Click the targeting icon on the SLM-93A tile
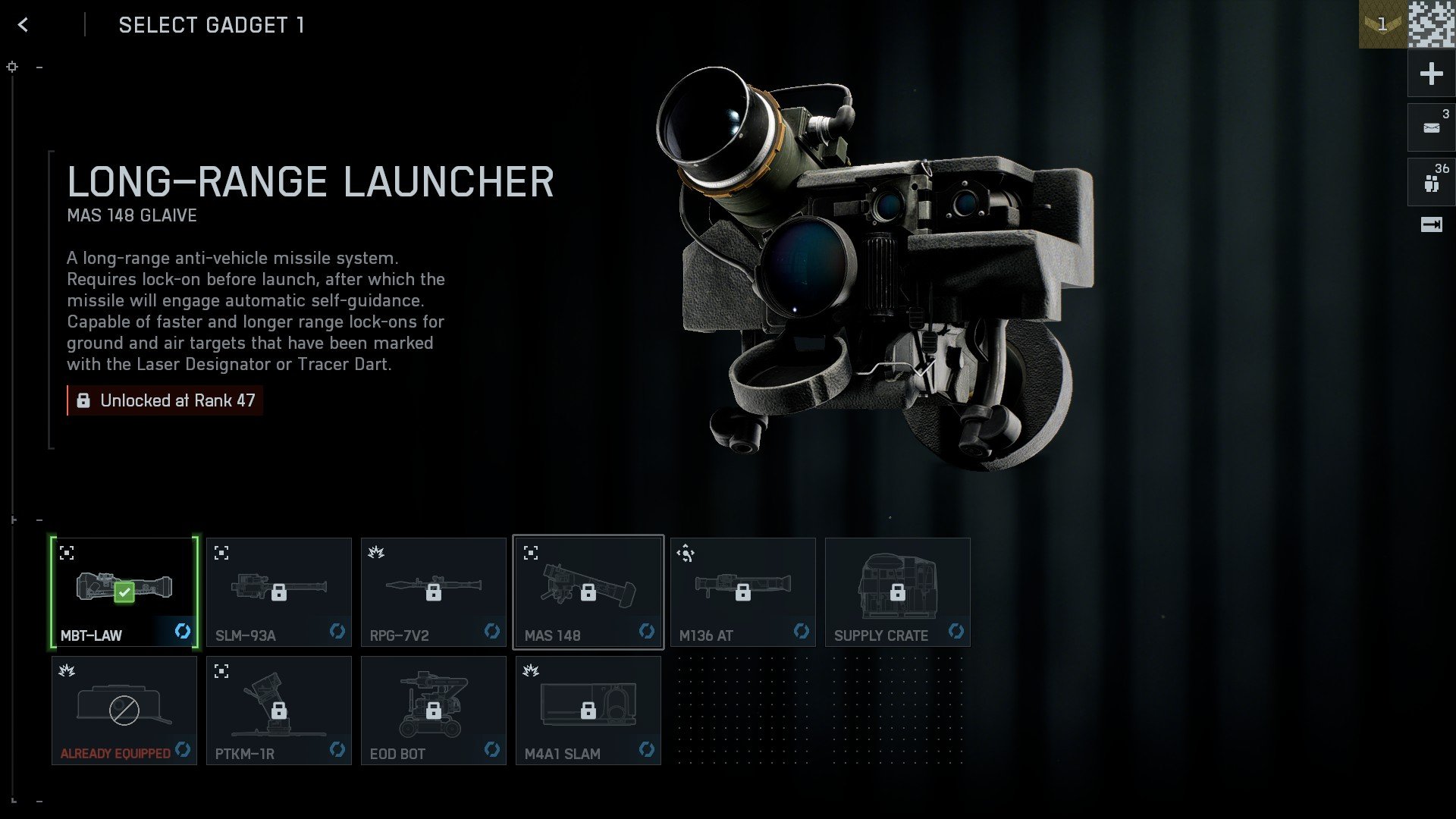Image resolution: width=1456 pixels, height=819 pixels. pos(221,553)
